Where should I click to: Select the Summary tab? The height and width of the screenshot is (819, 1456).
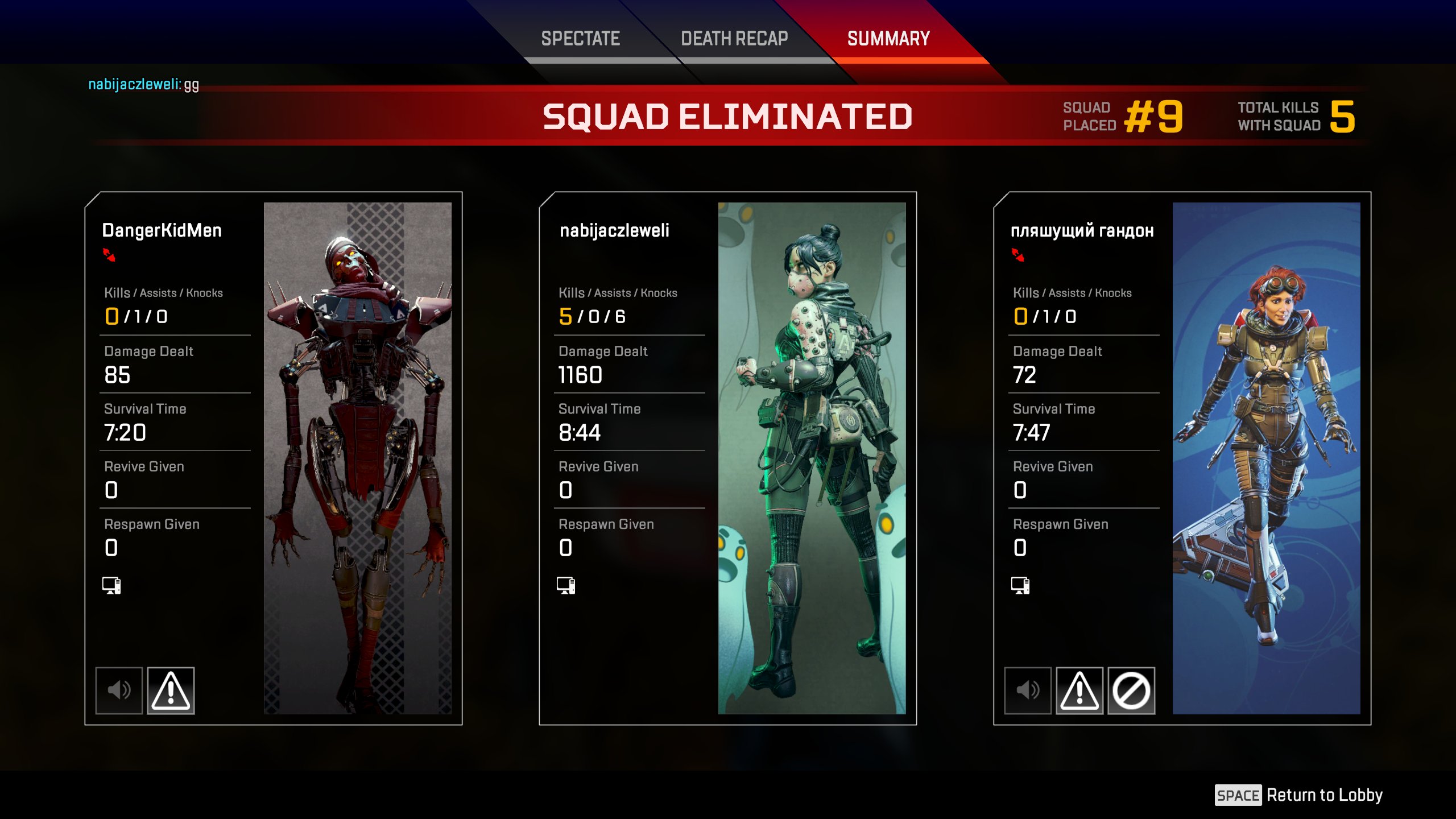click(x=888, y=39)
